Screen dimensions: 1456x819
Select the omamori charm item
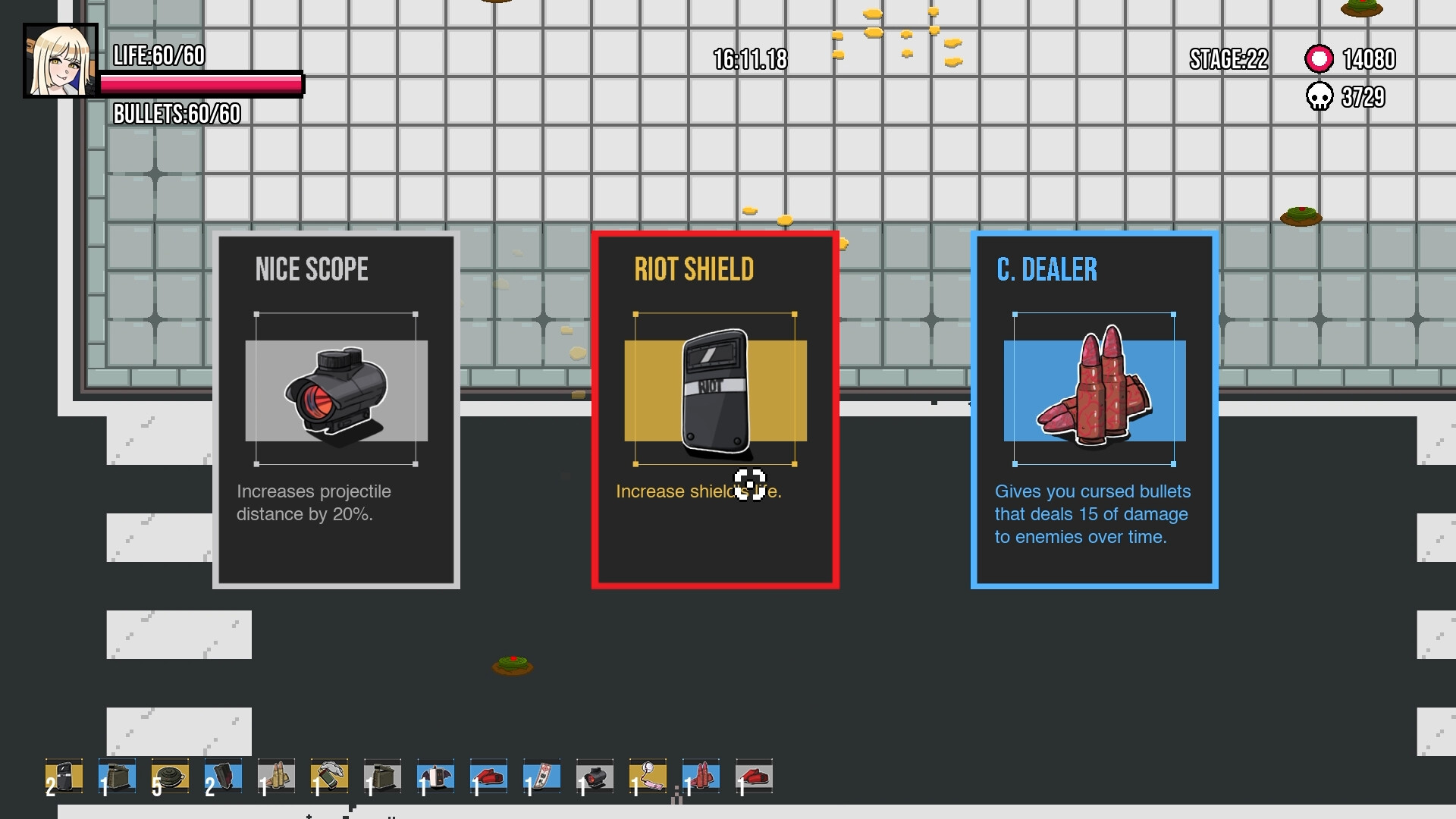tap(648, 777)
